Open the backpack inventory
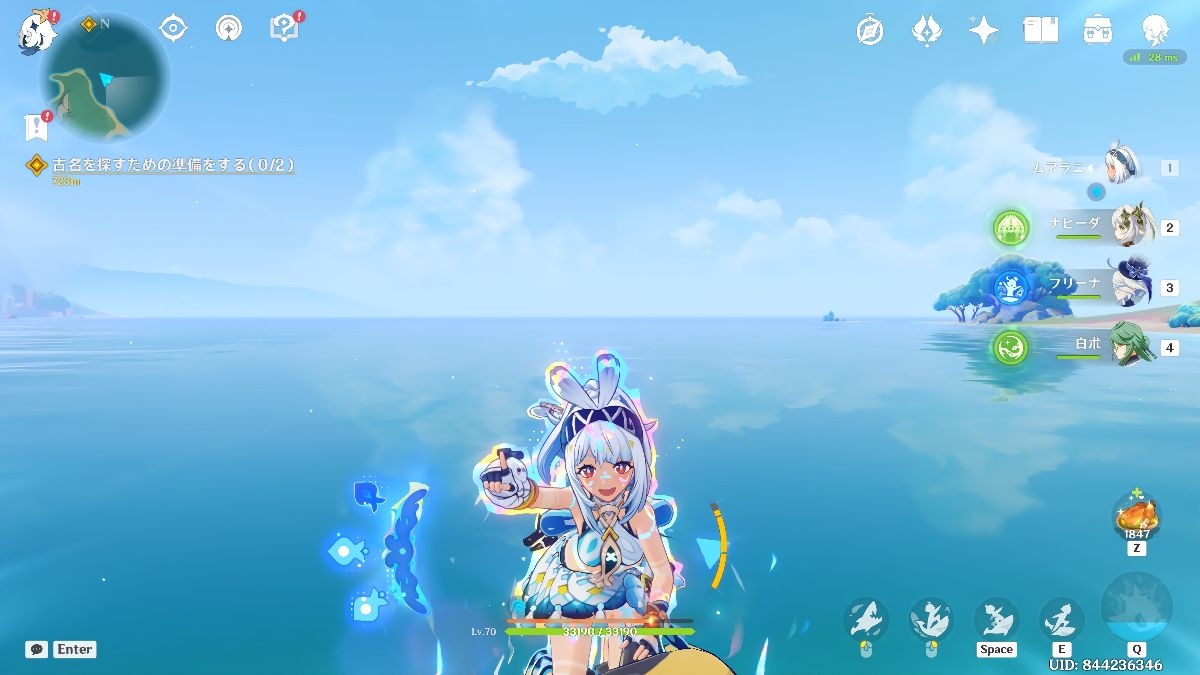Screen dimensions: 1200x675 click(x=1098, y=30)
